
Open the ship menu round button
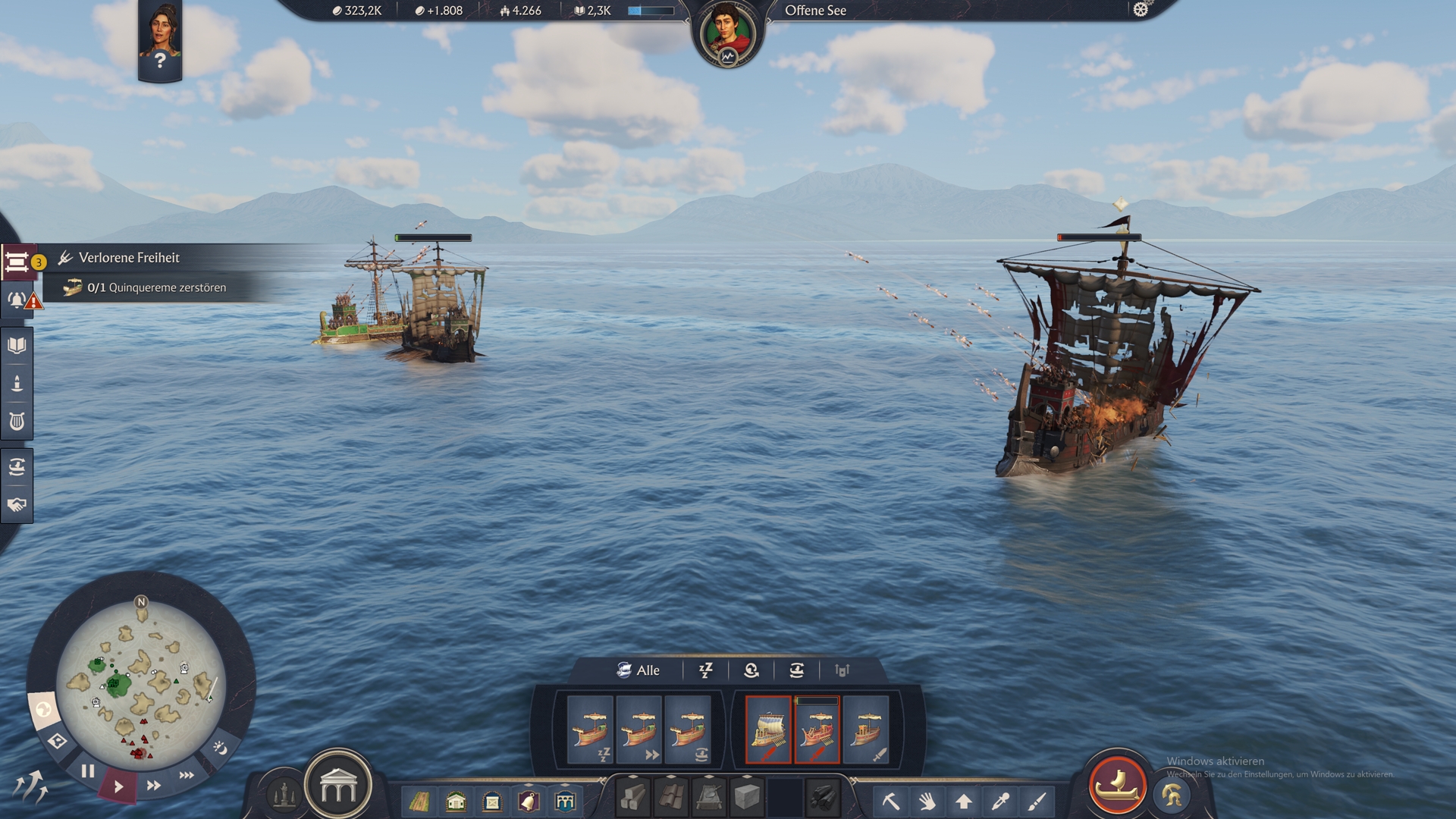click(x=1117, y=784)
